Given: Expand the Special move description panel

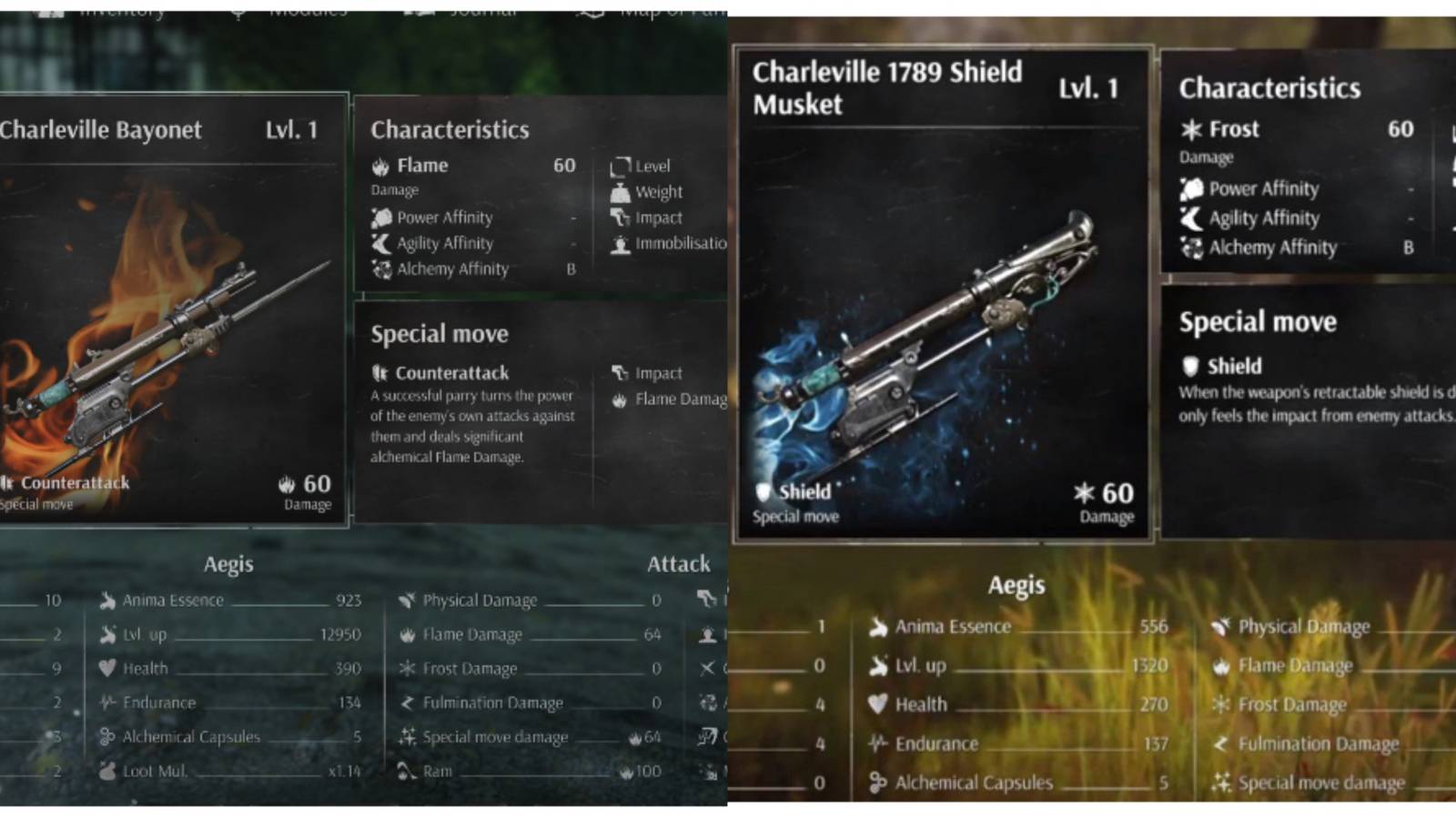Looking at the screenshot, I should click(x=440, y=333).
